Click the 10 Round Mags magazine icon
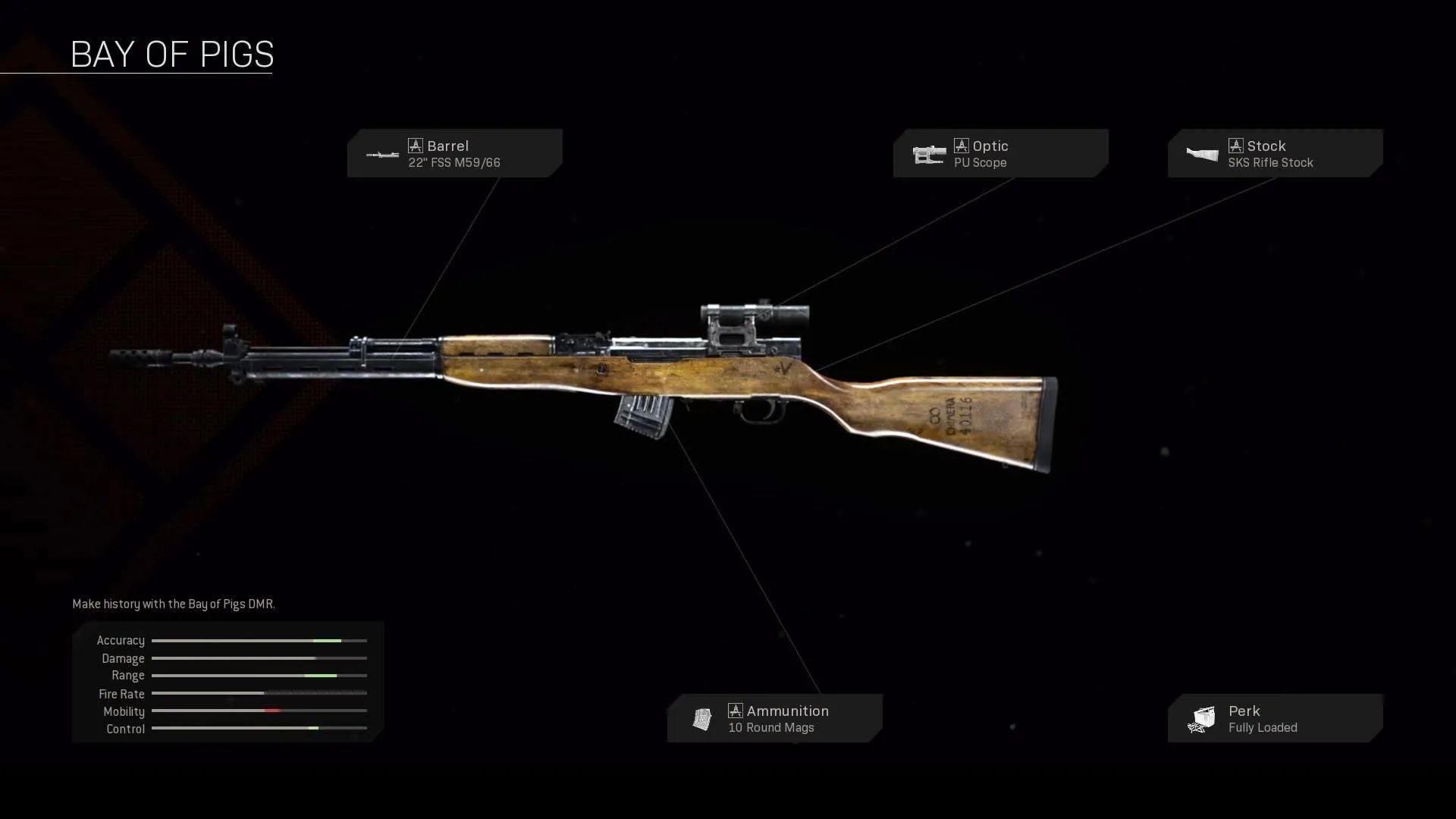Screen dimensions: 1456x819 701,718
